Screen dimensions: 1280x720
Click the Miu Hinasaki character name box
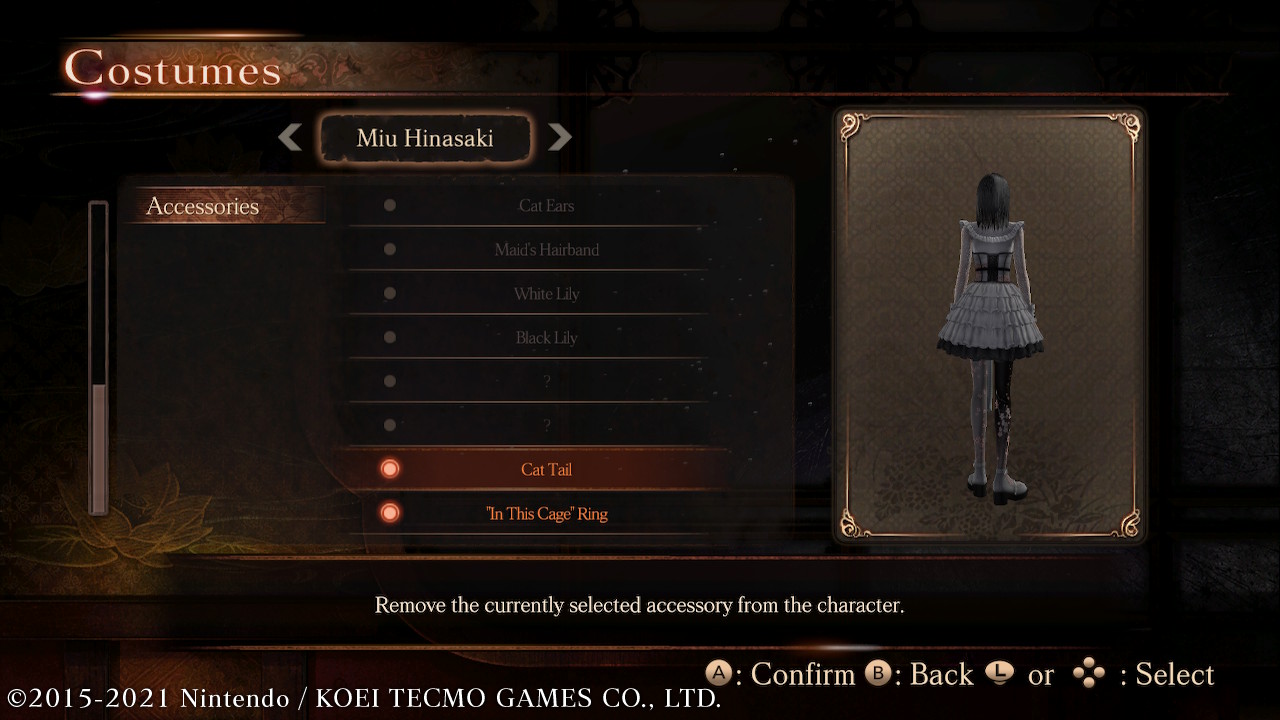click(x=425, y=138)
